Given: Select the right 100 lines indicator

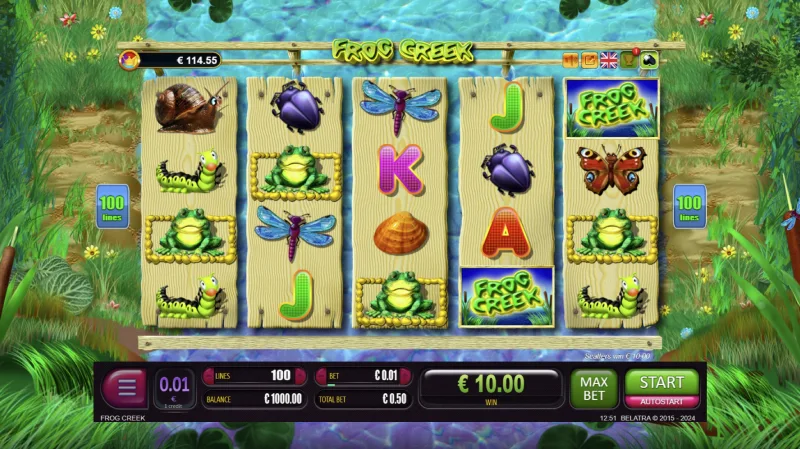Looking at the screenshot, I should pos(689,206).
